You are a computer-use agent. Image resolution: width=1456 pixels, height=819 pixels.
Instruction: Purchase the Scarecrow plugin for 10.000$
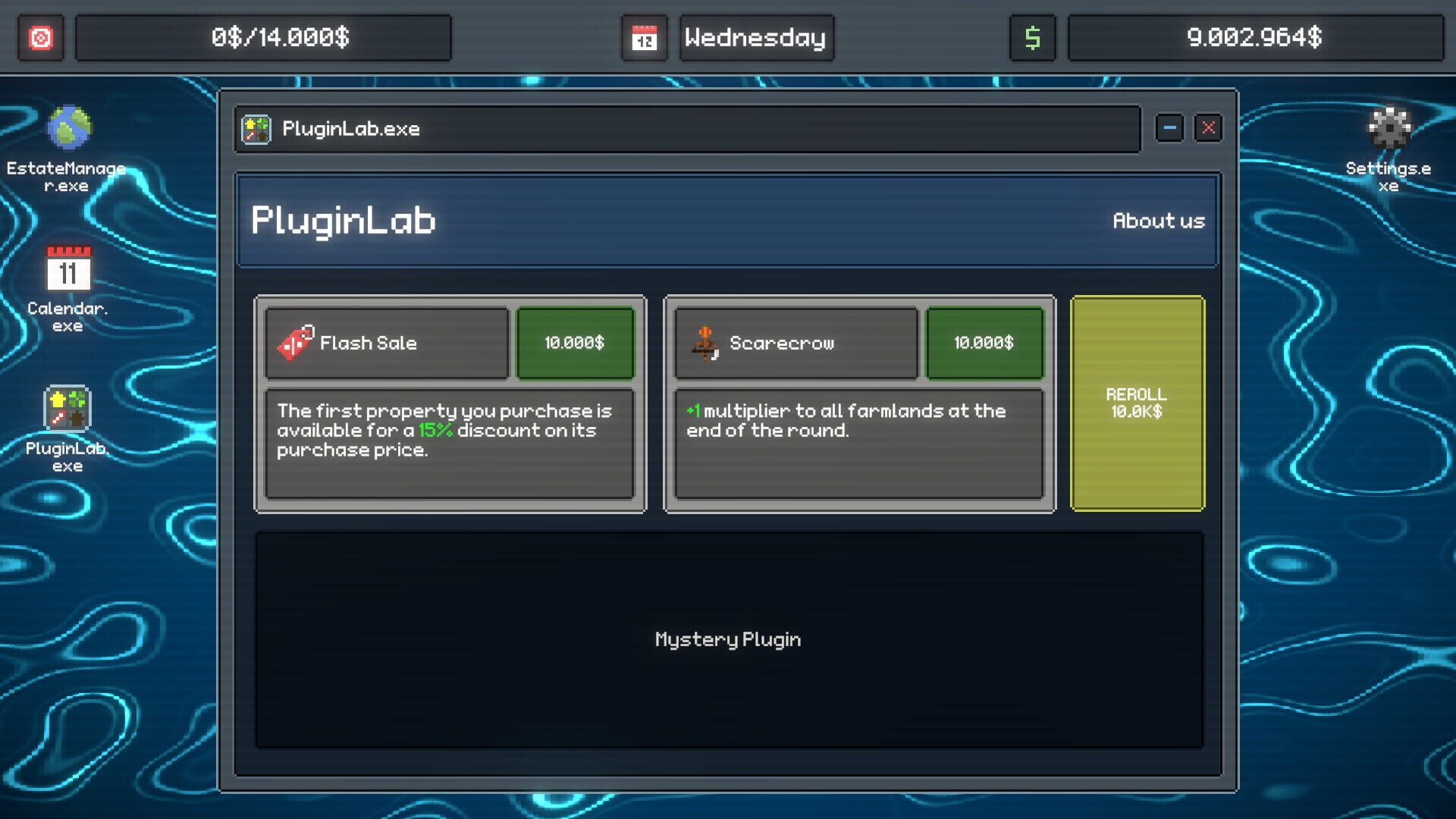[x=984, y=343]
